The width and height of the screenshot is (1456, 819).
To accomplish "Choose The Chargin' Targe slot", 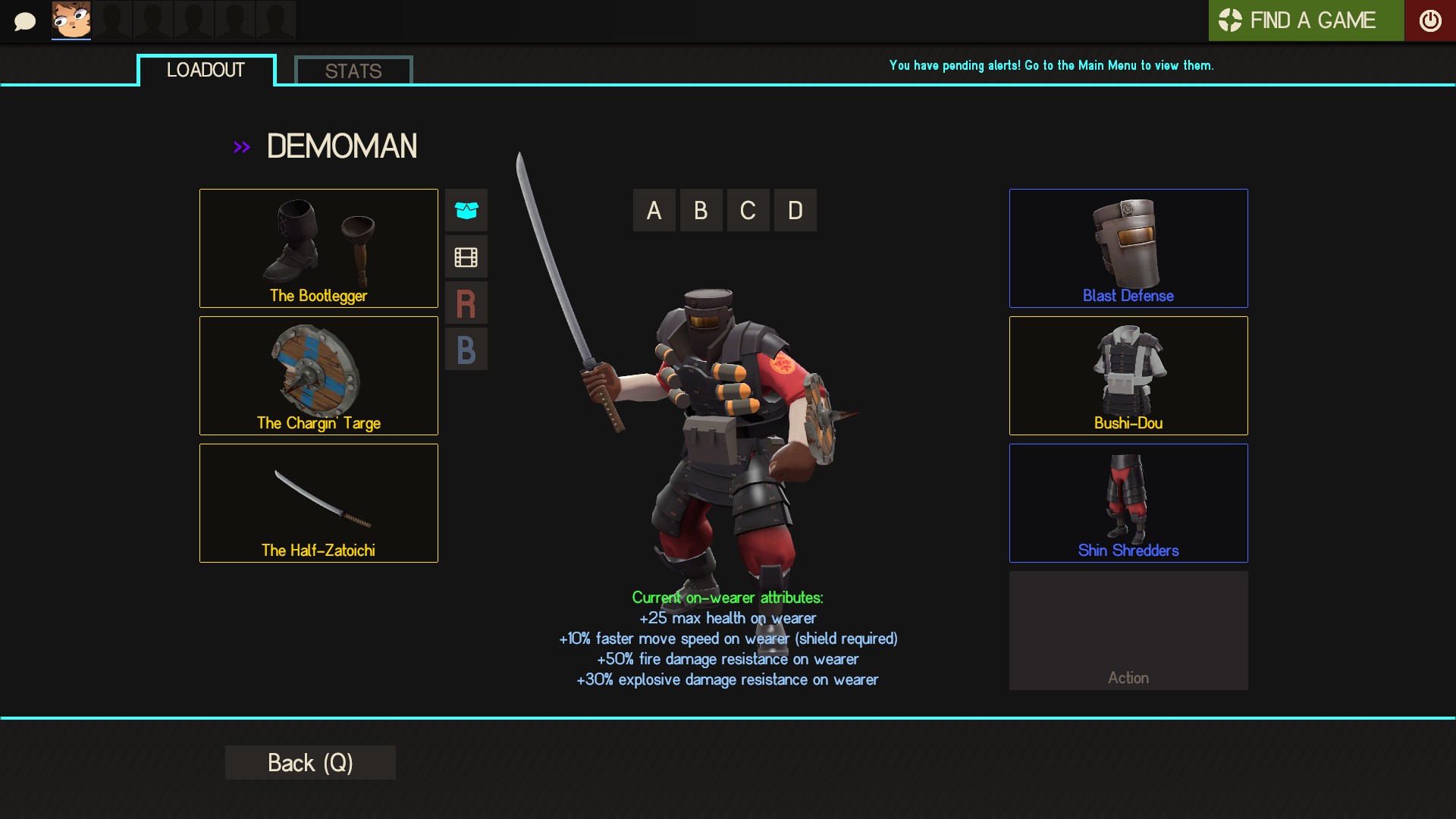I will (x=318, y=375).
